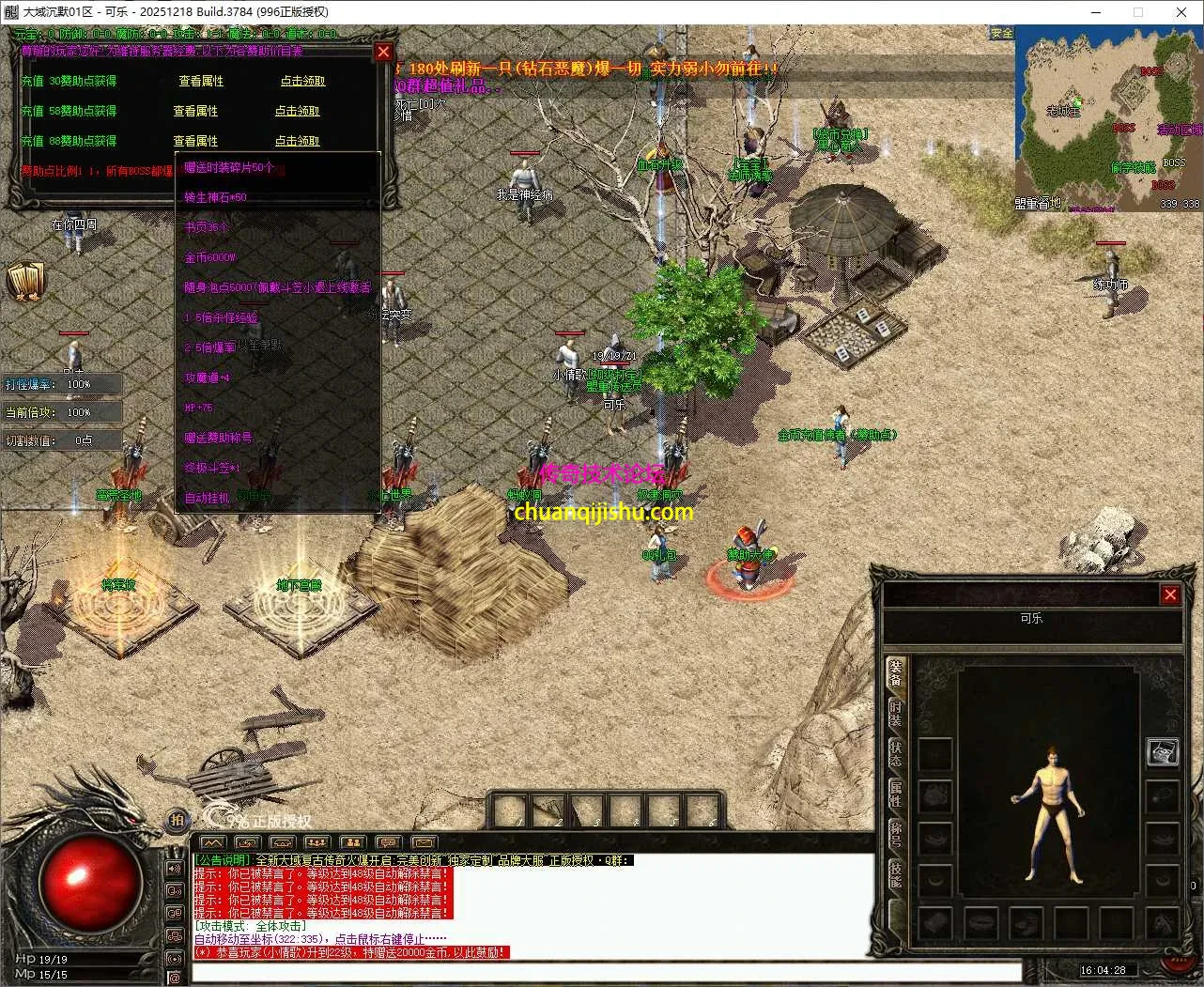Close the character equipment window
Image resolution: width=1204 pixels, height=987 pixels.
pyautogui.click(x=1170, y=594)
